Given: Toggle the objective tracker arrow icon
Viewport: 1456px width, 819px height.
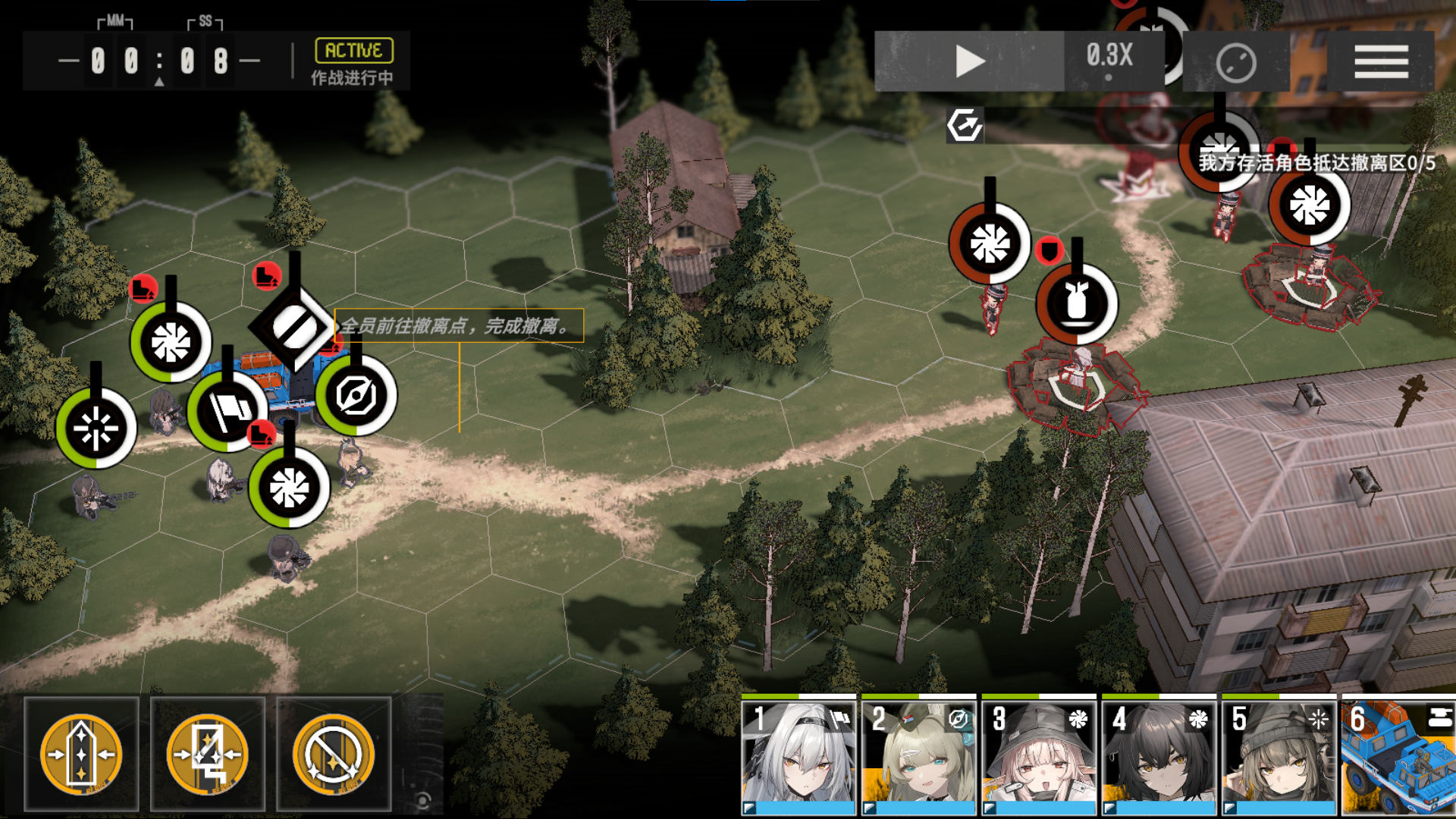Looking at the screenshot, I should [965, 125].
